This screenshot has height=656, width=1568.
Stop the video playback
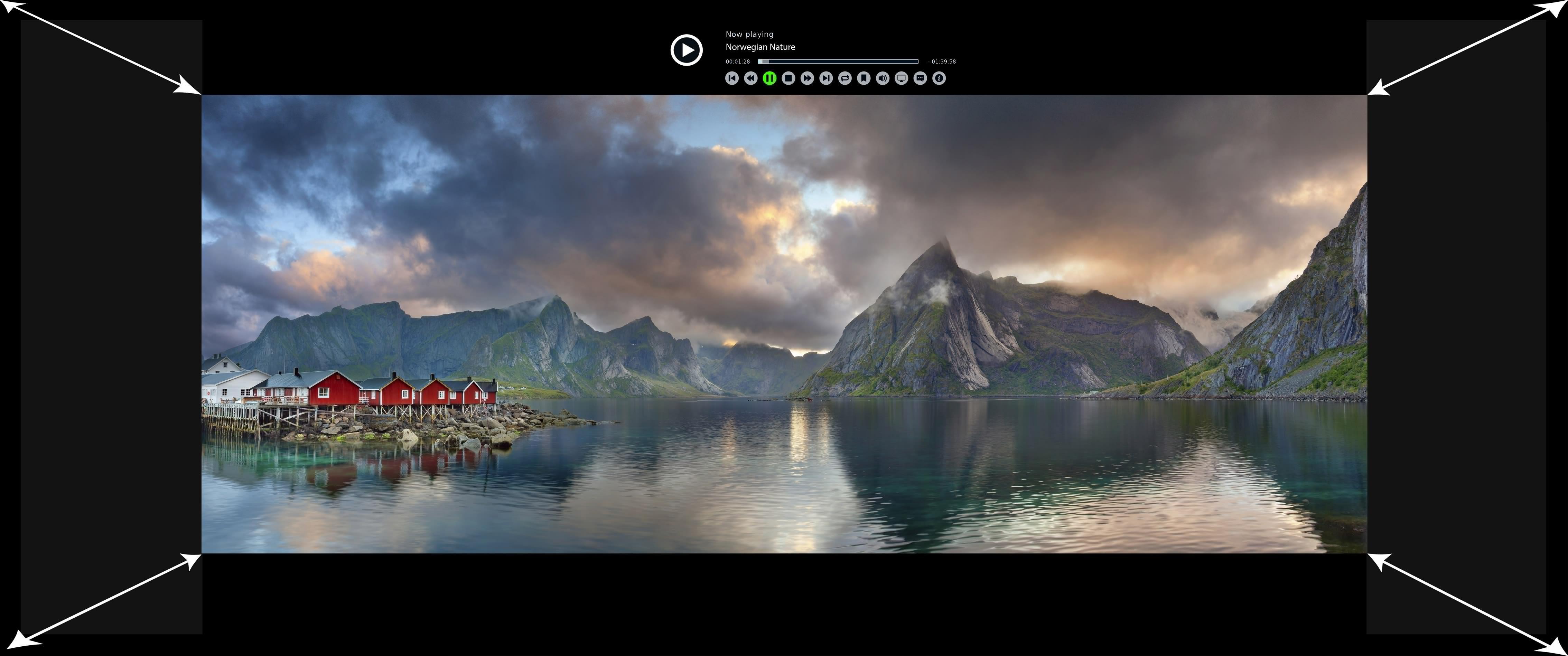click(788, 78)
